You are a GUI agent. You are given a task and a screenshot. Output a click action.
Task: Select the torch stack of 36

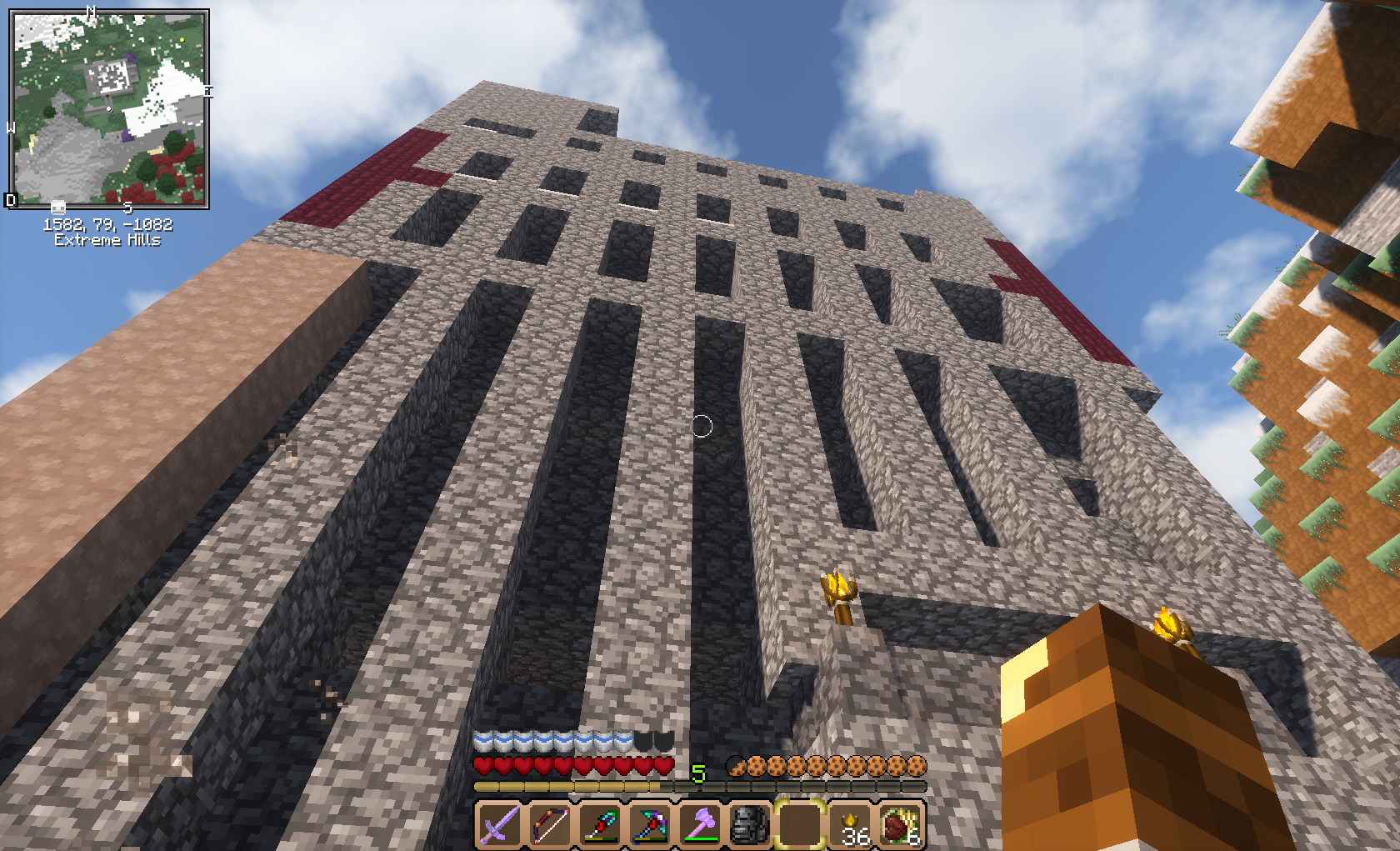(x=850, y=824)
